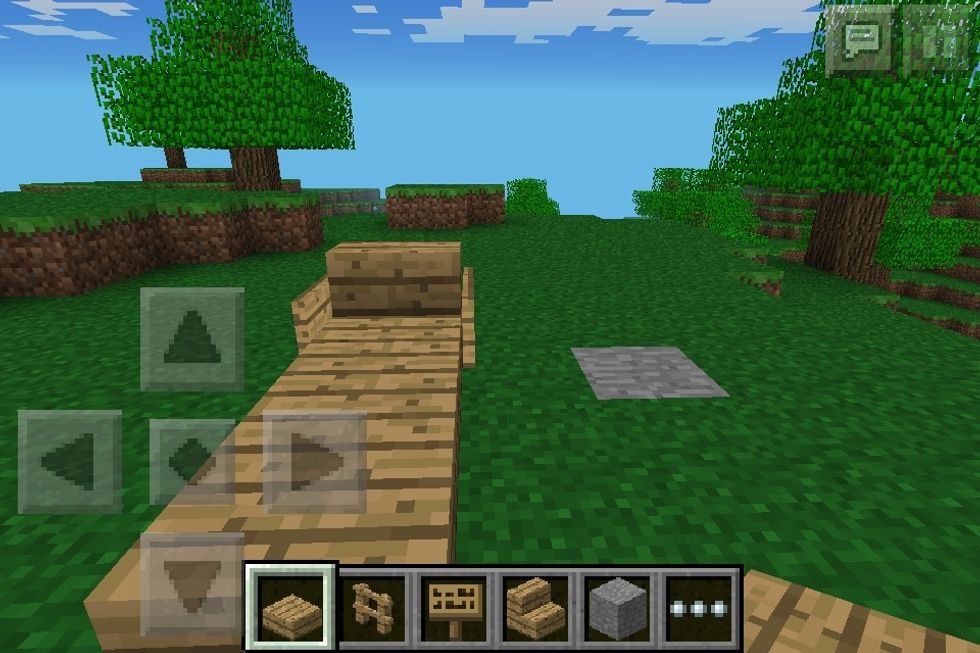980x653 pixels.
Task: Switch to the wooden stairs slot
Action: (x=536, y=607)
